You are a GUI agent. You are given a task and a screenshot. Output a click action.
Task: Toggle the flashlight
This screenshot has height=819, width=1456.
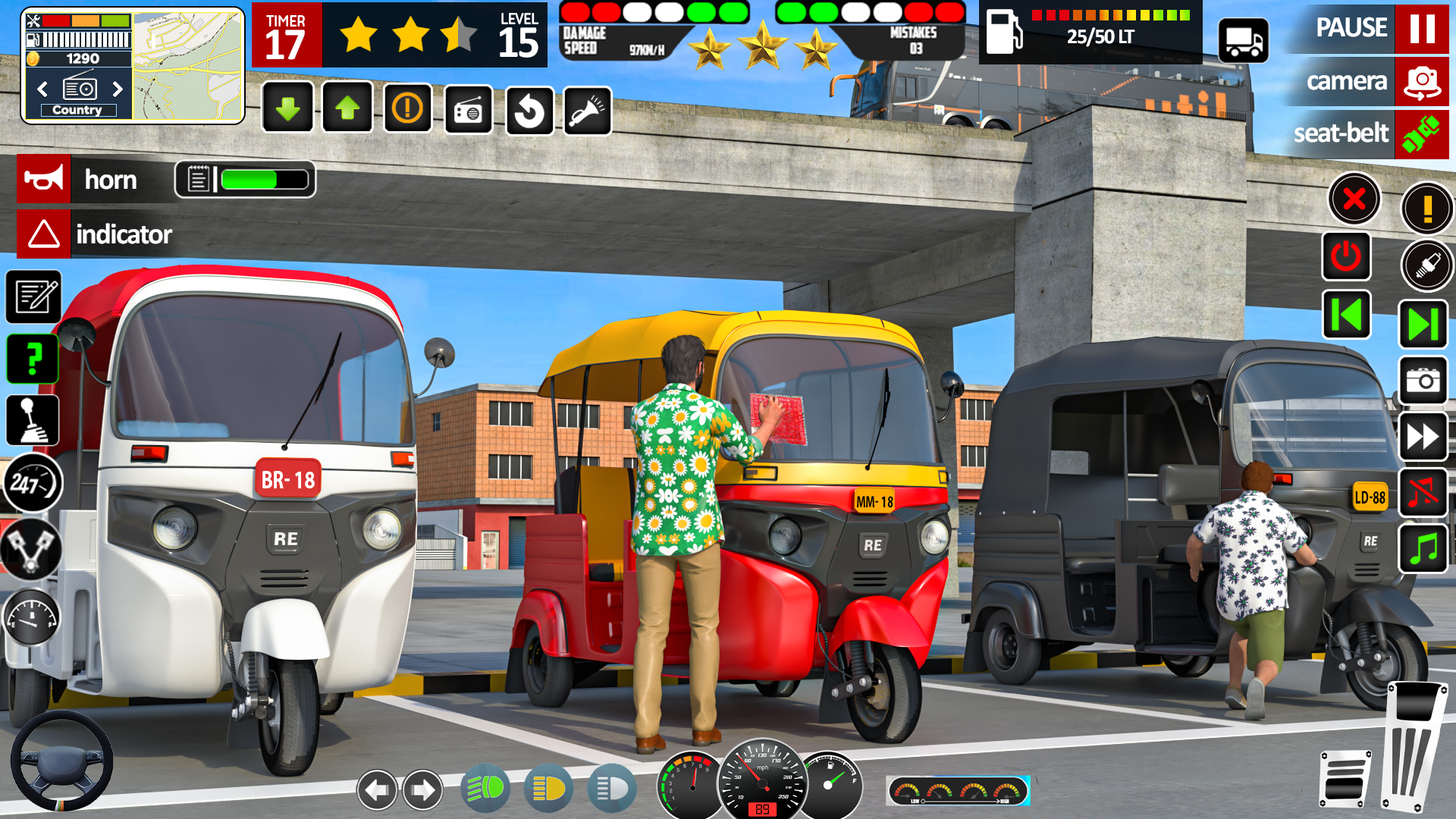tap(588, 109)
